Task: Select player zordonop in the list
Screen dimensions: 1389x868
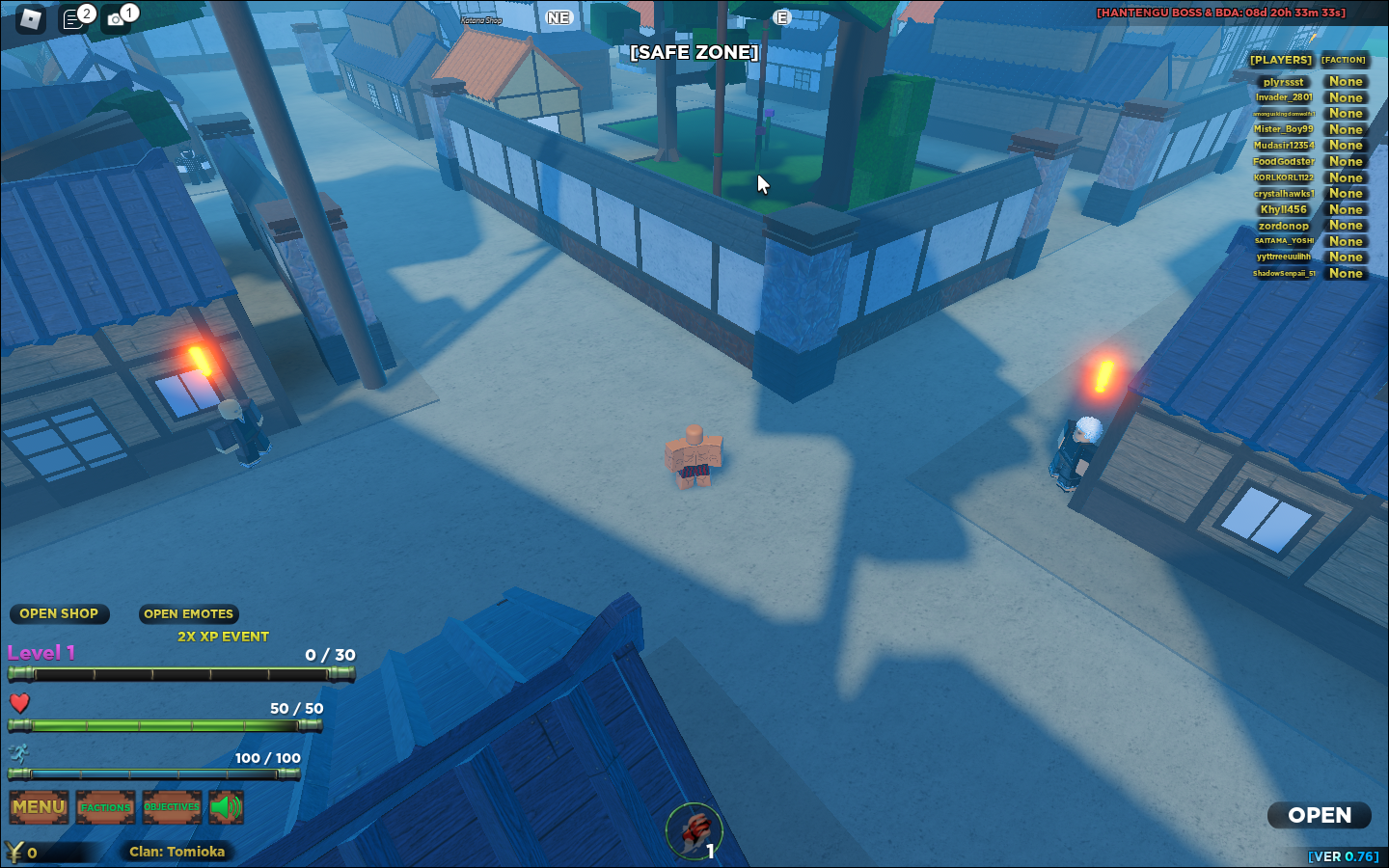Action: tap(1283, 226)
